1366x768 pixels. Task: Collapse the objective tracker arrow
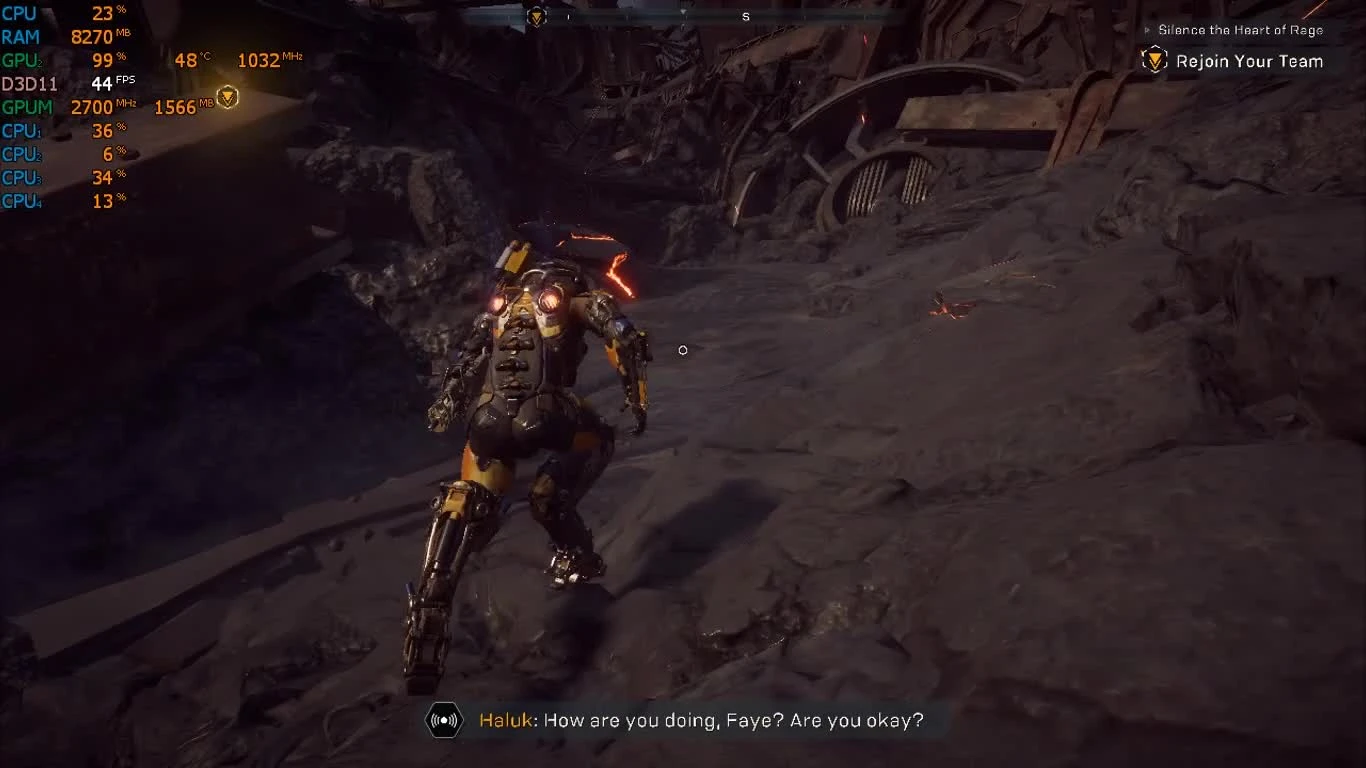(1146, 30)
